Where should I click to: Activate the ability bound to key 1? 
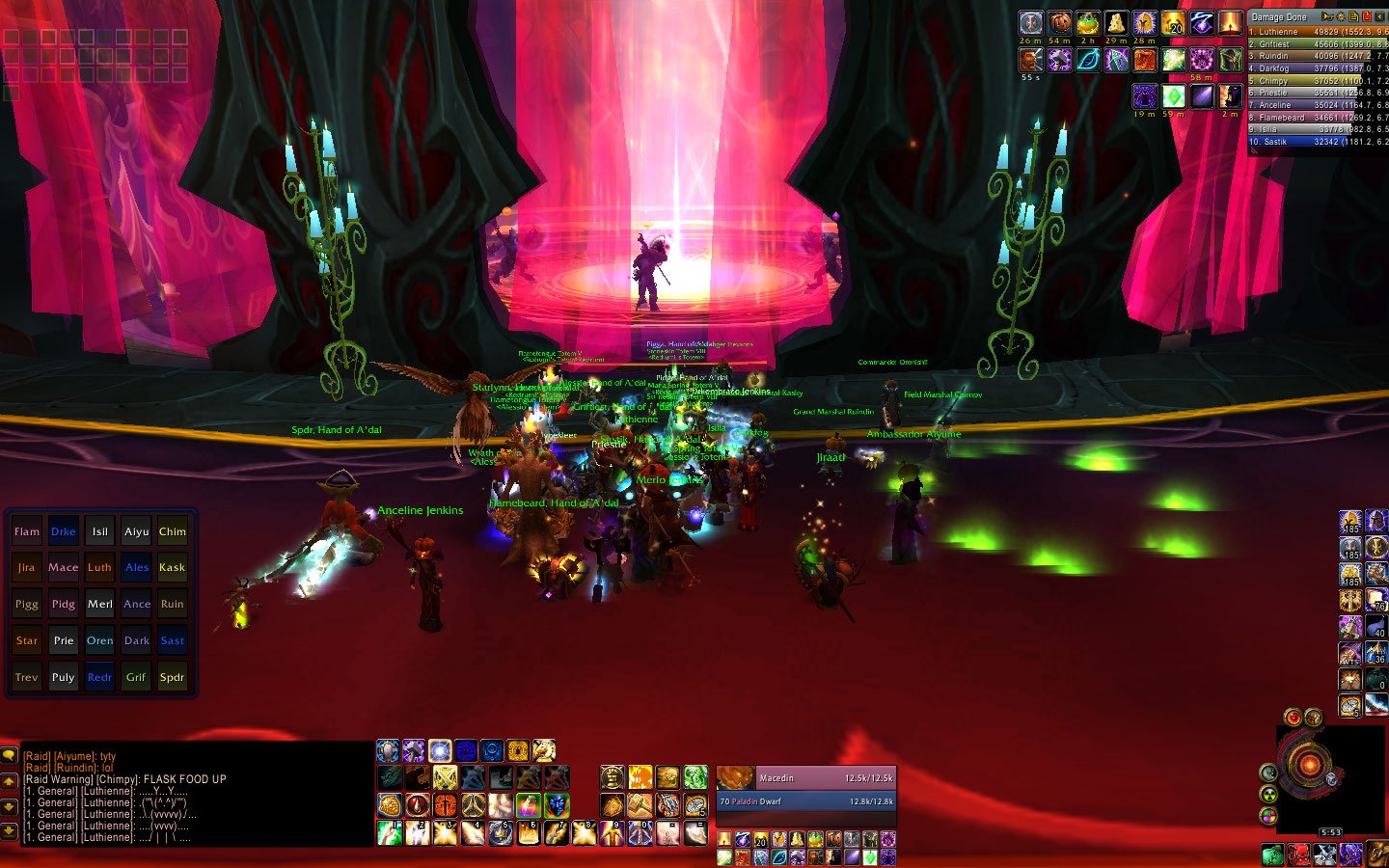point(390,833)
